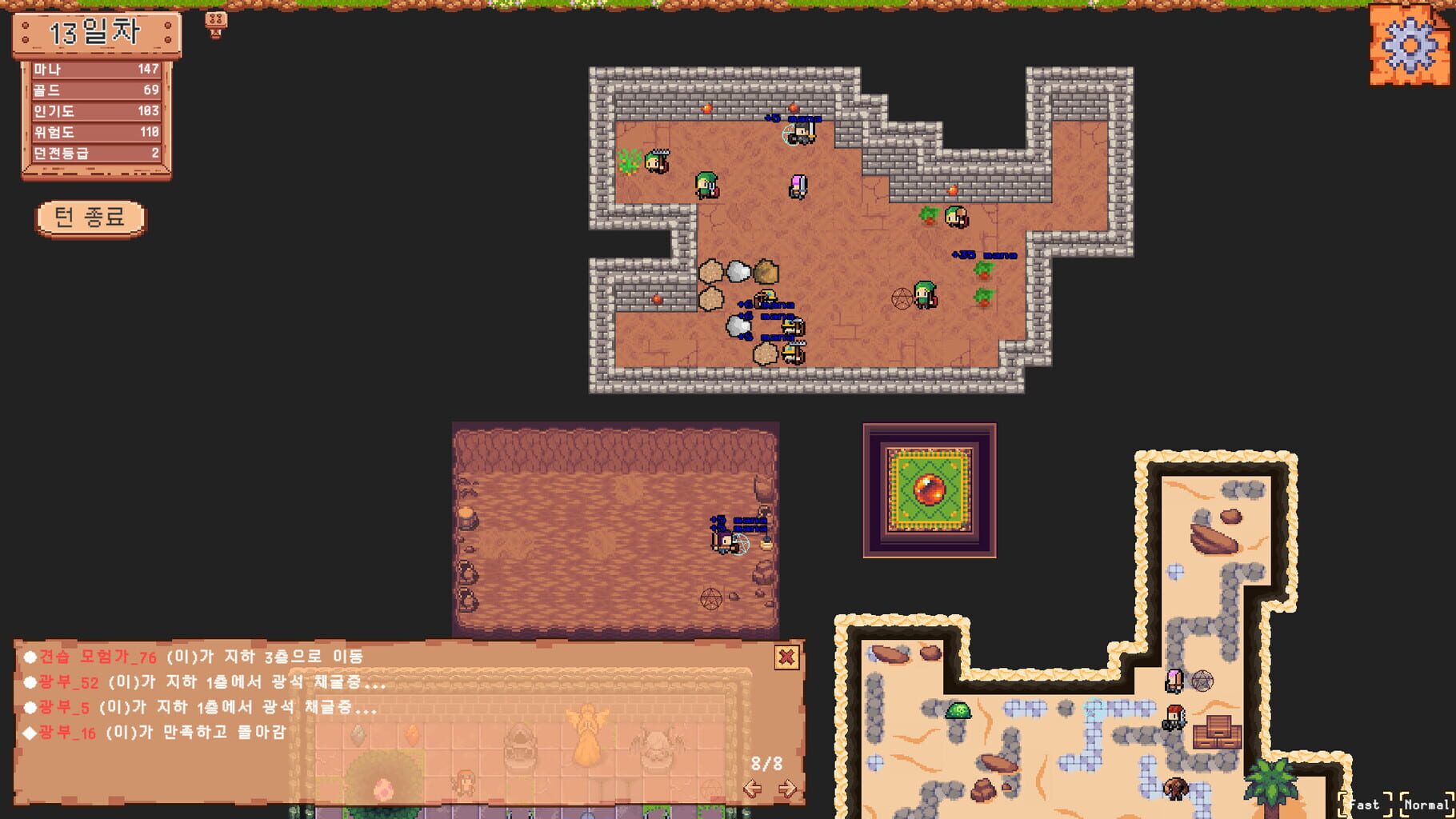The width and height of the screenshot is (1456, 819).
Task: Enable Fast game speed
Action: pyautogui.click(x=1362, y=805)
